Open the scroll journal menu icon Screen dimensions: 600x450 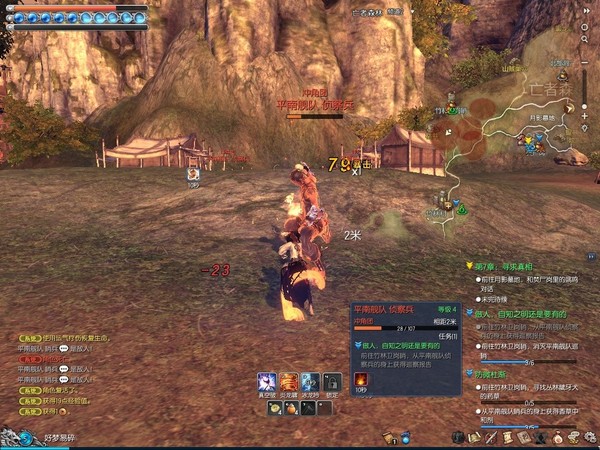click(x=507, y=438)
